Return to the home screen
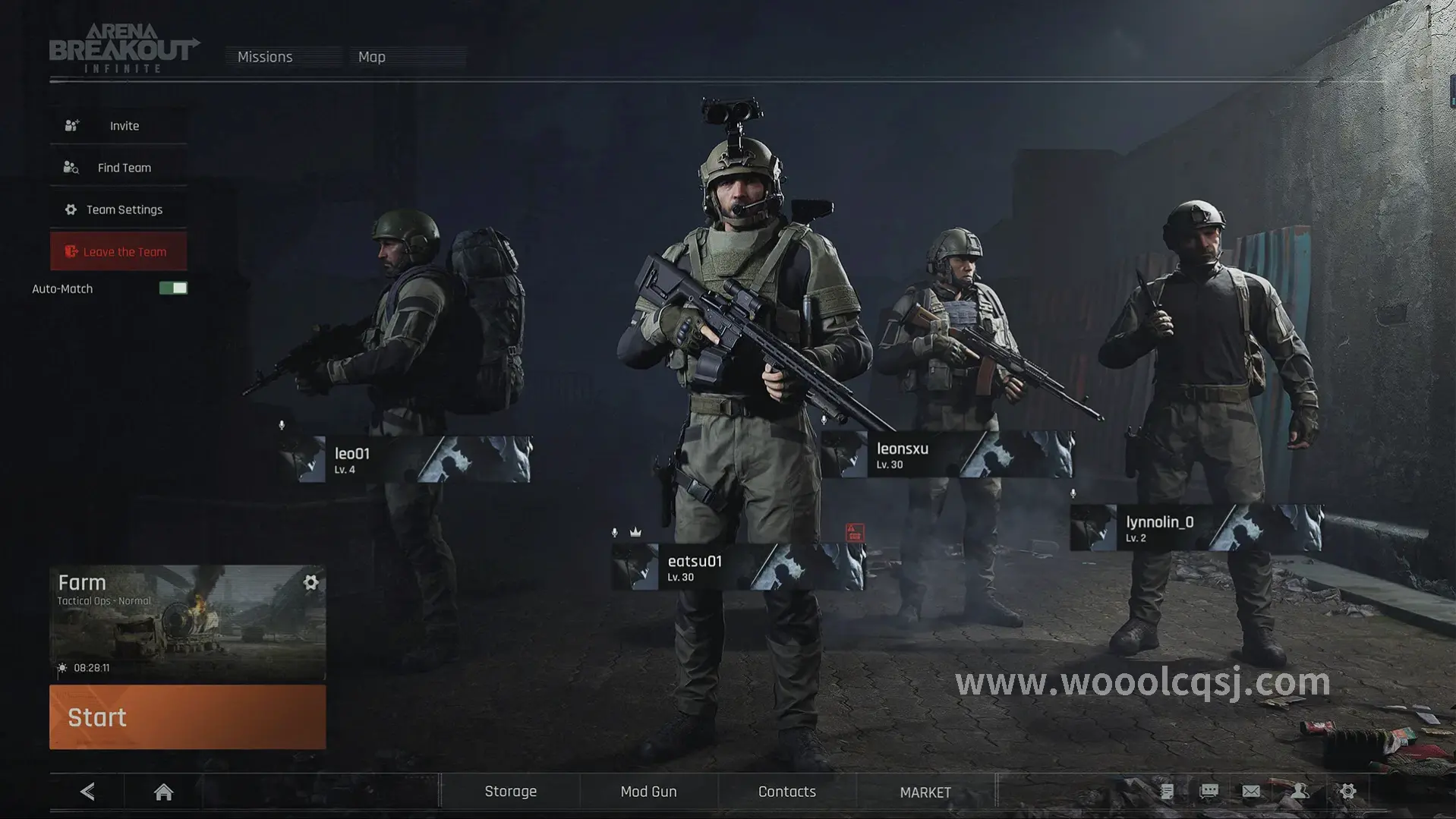Viewport: 1456px width, 819px height. coord(163,792)
